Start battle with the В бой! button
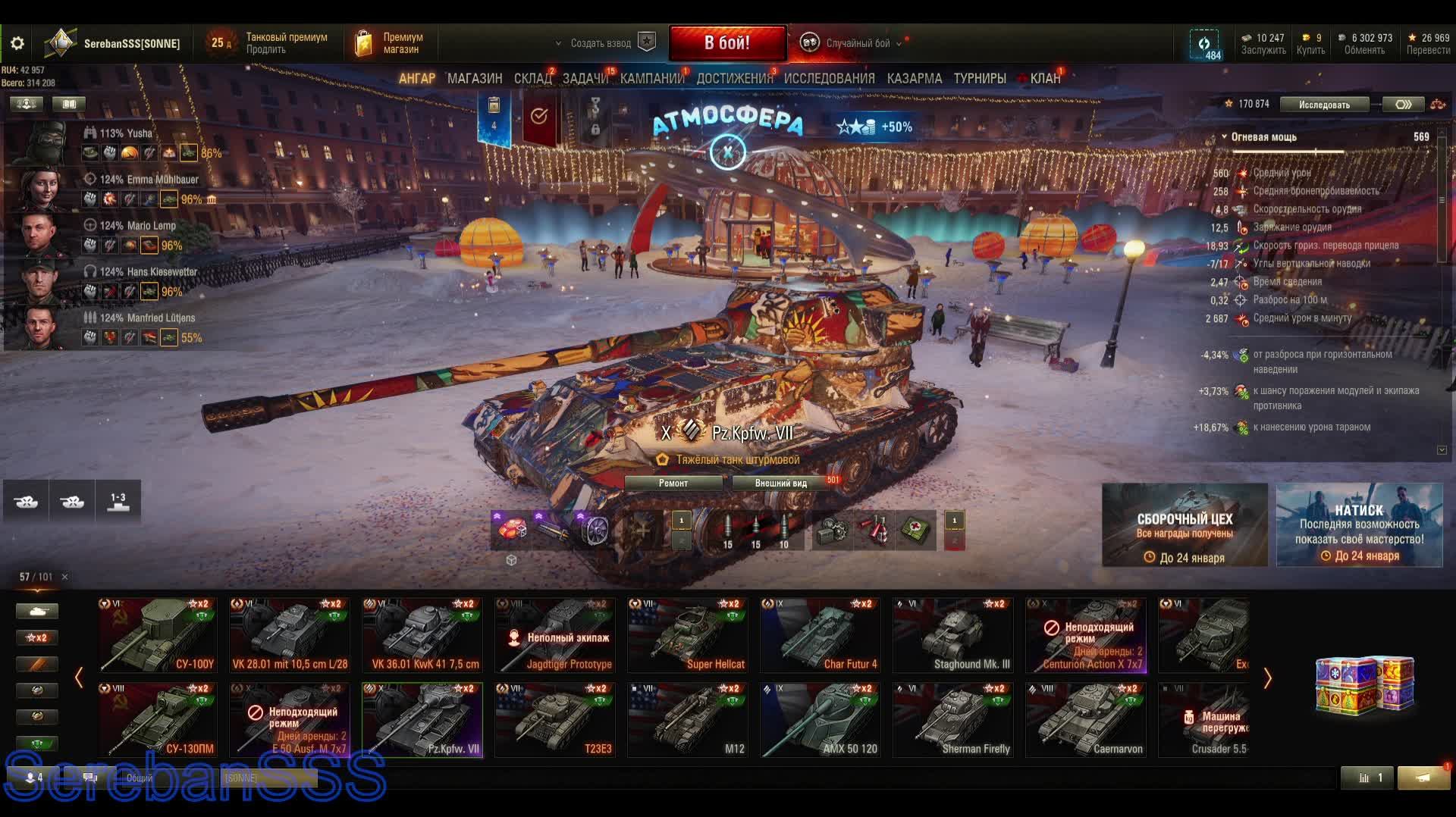Screen dimensions: 1456x817 [x=726, y=43]
